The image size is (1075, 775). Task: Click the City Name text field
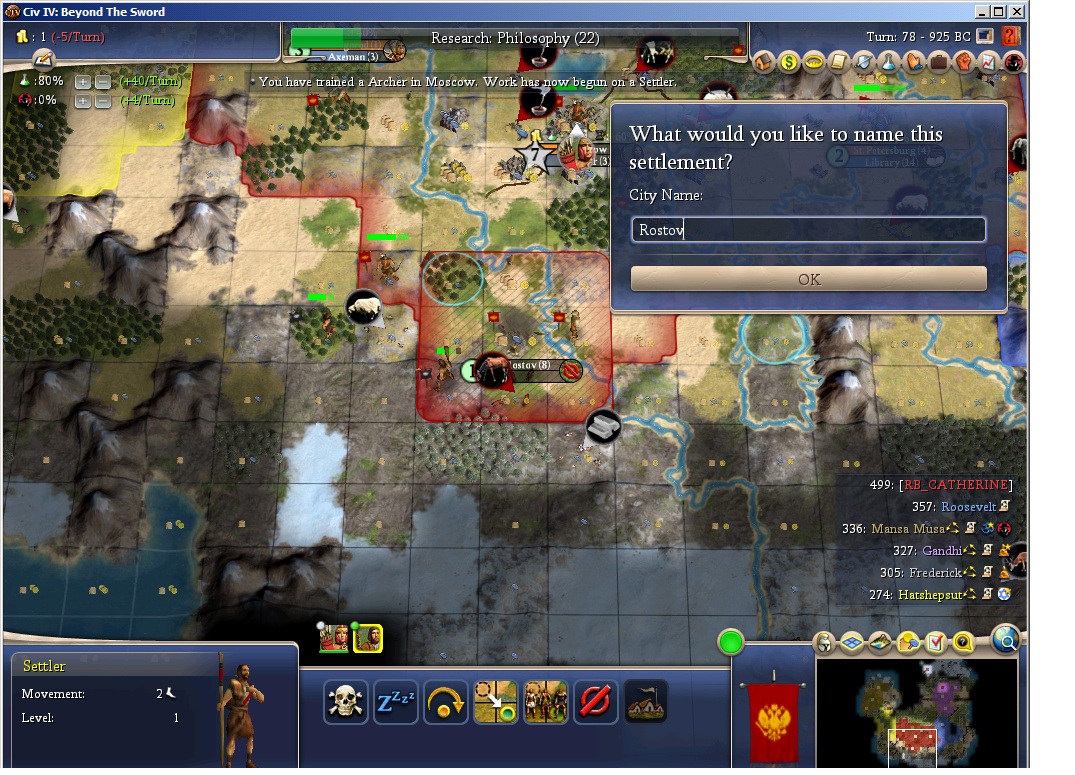tap(808, 230)
